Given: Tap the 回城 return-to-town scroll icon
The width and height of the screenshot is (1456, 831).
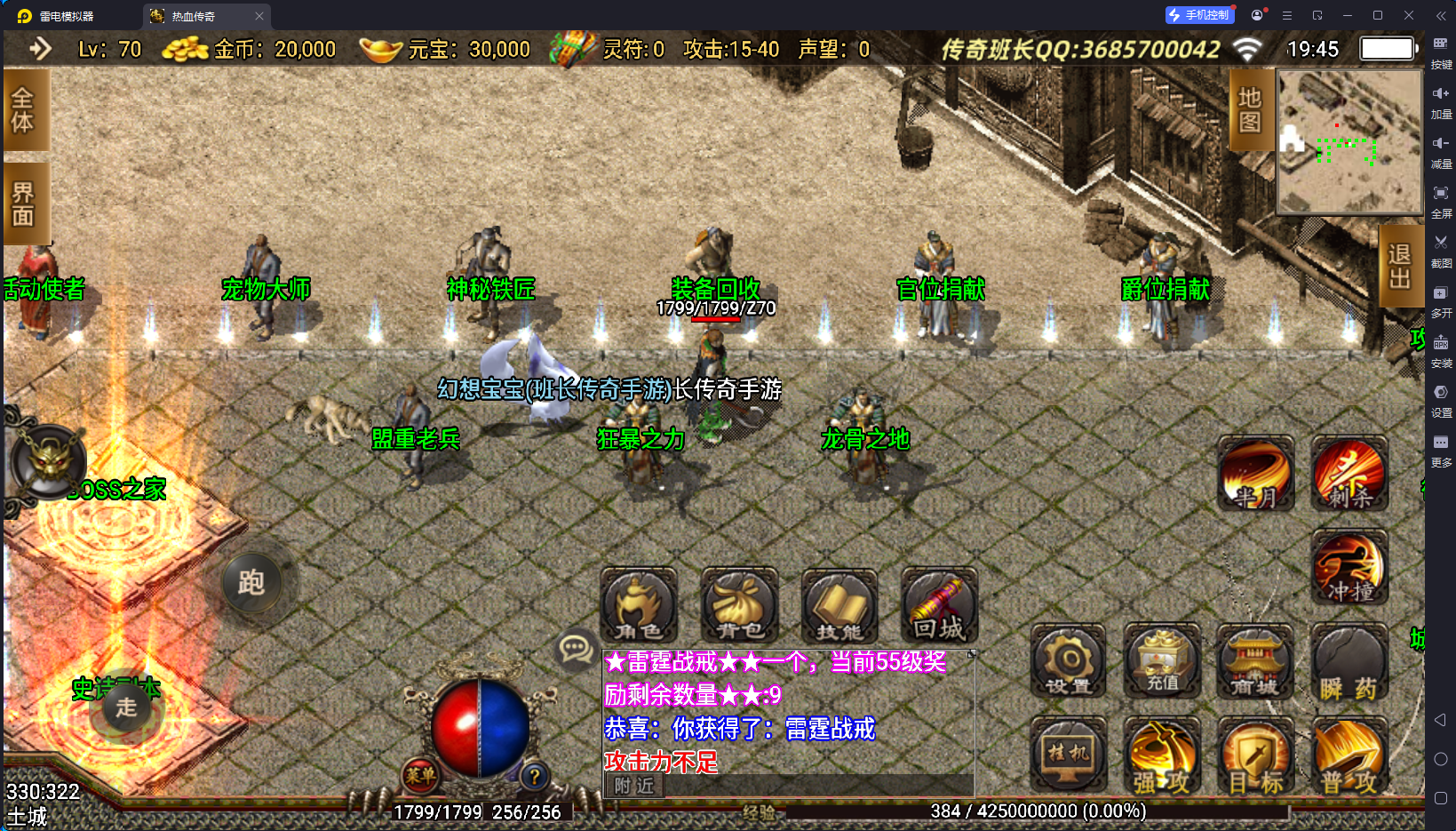Looking at the screenshot, I should 938,607.
